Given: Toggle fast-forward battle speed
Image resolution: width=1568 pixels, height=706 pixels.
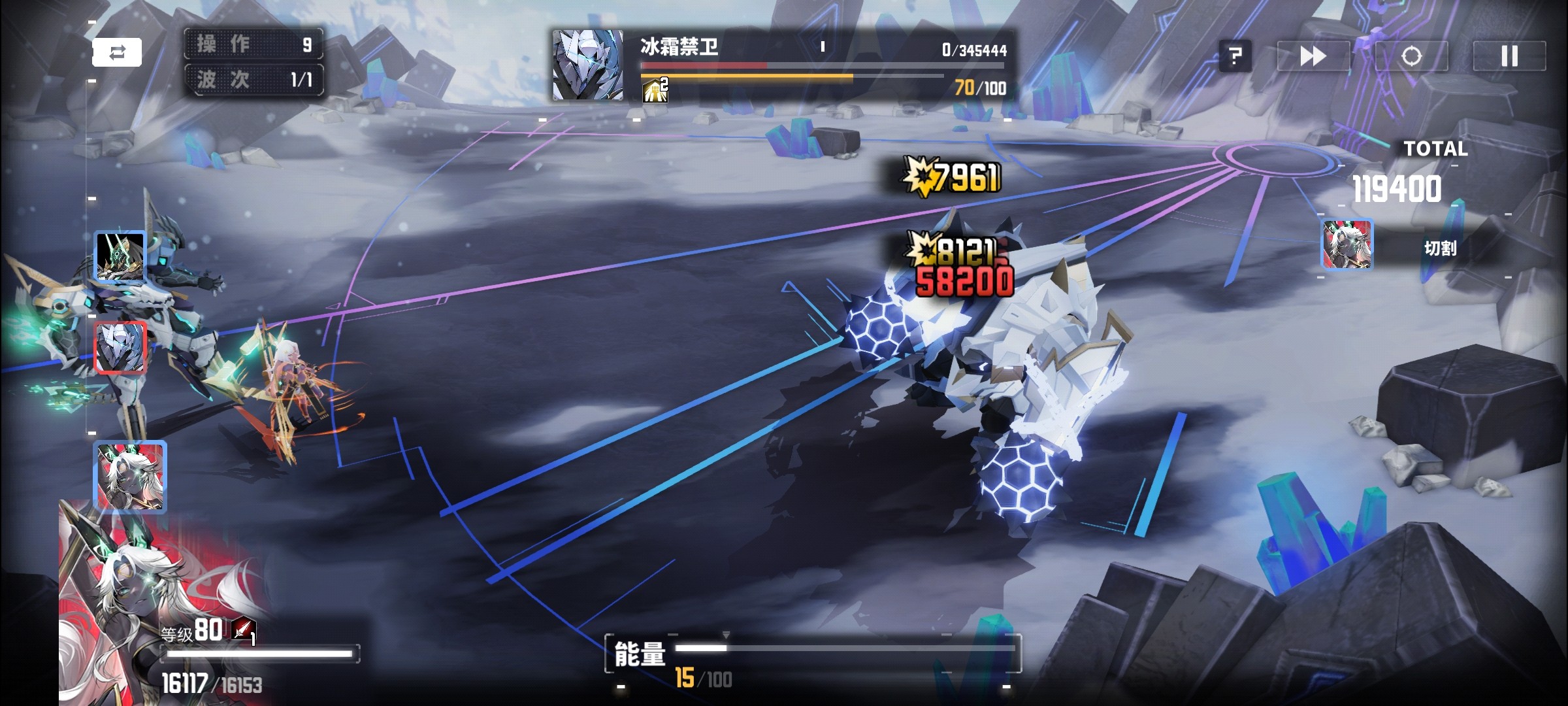Looking at the screenshot, I should [1313, 56].
